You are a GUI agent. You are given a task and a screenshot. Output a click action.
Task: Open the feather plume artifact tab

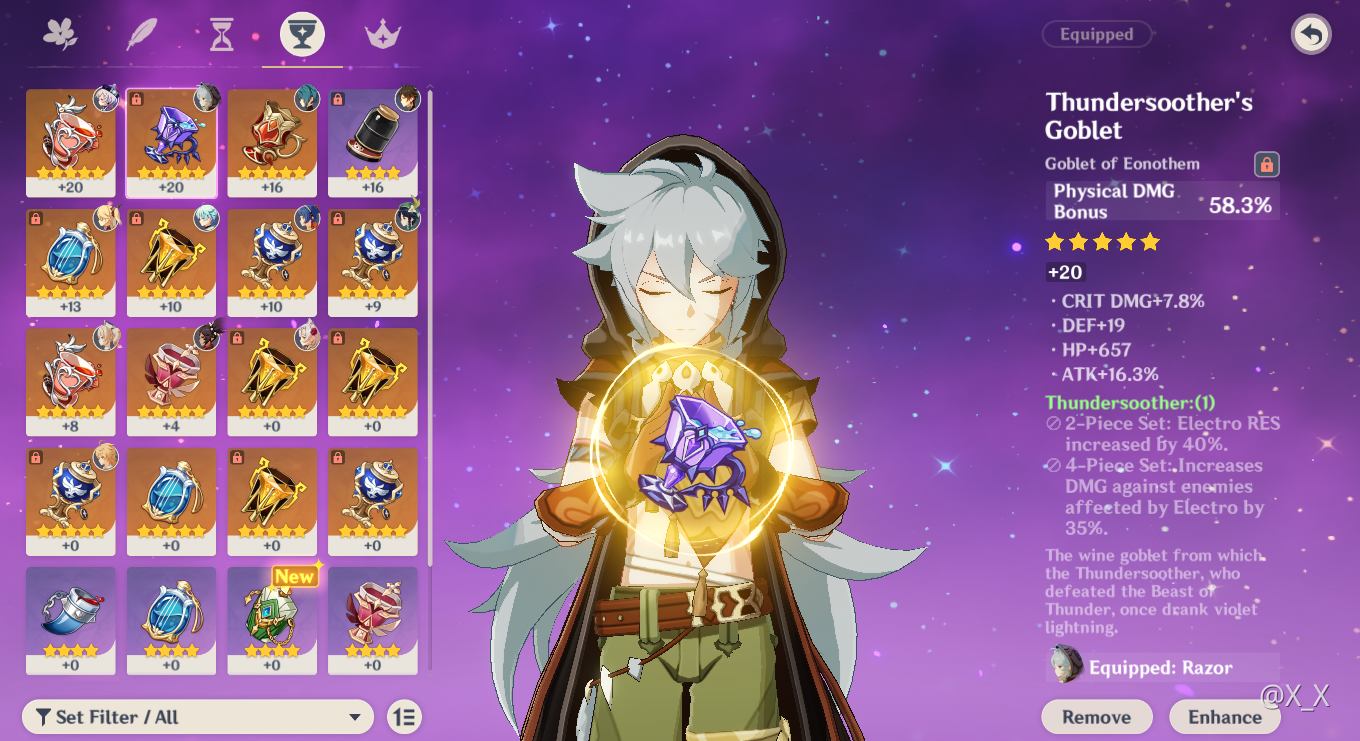tap(141, 35)
